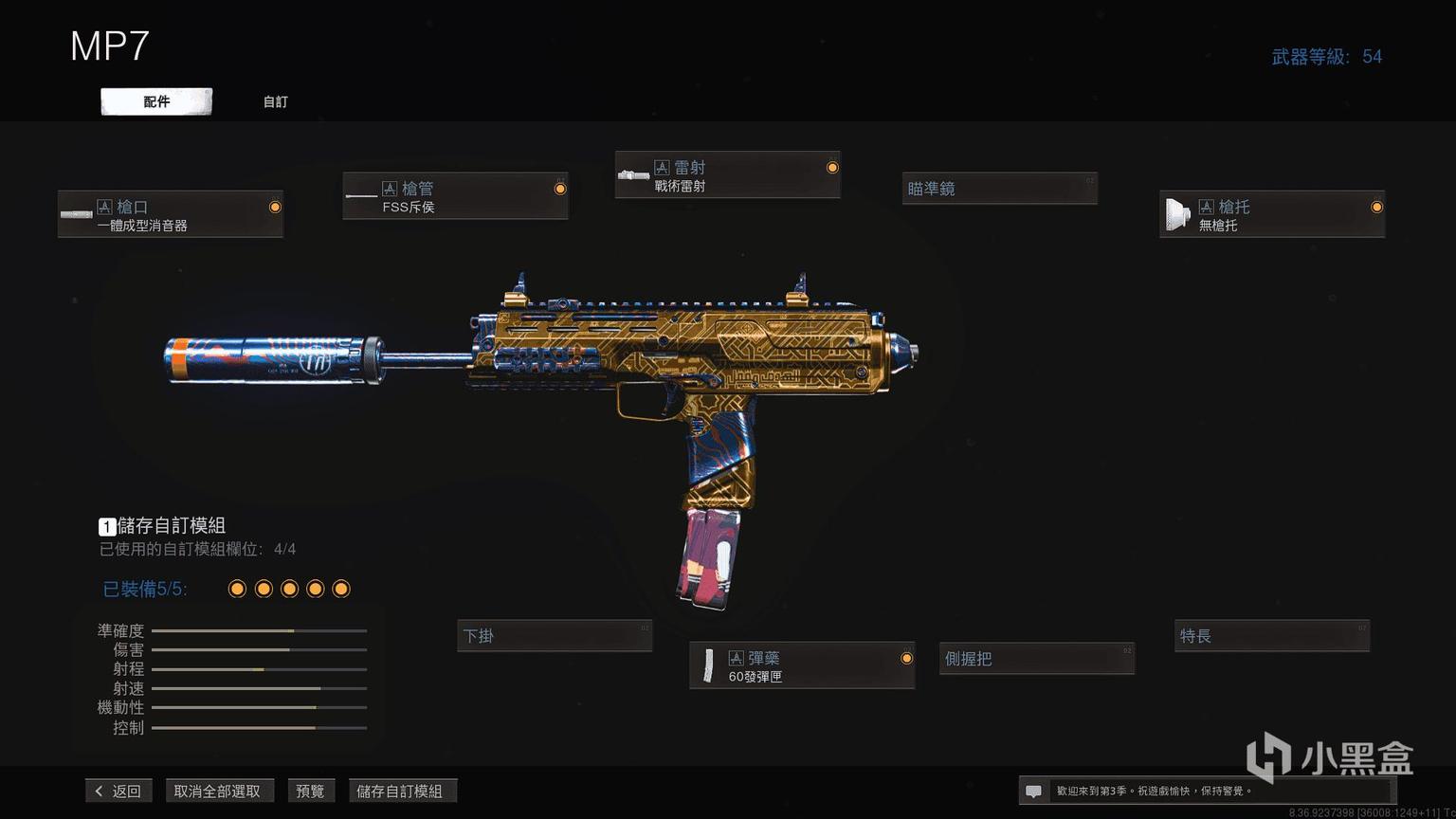Select the 槍口 muzzle suppressor slot
This screenshot has height=819, width=1456.
coord(171,214)
